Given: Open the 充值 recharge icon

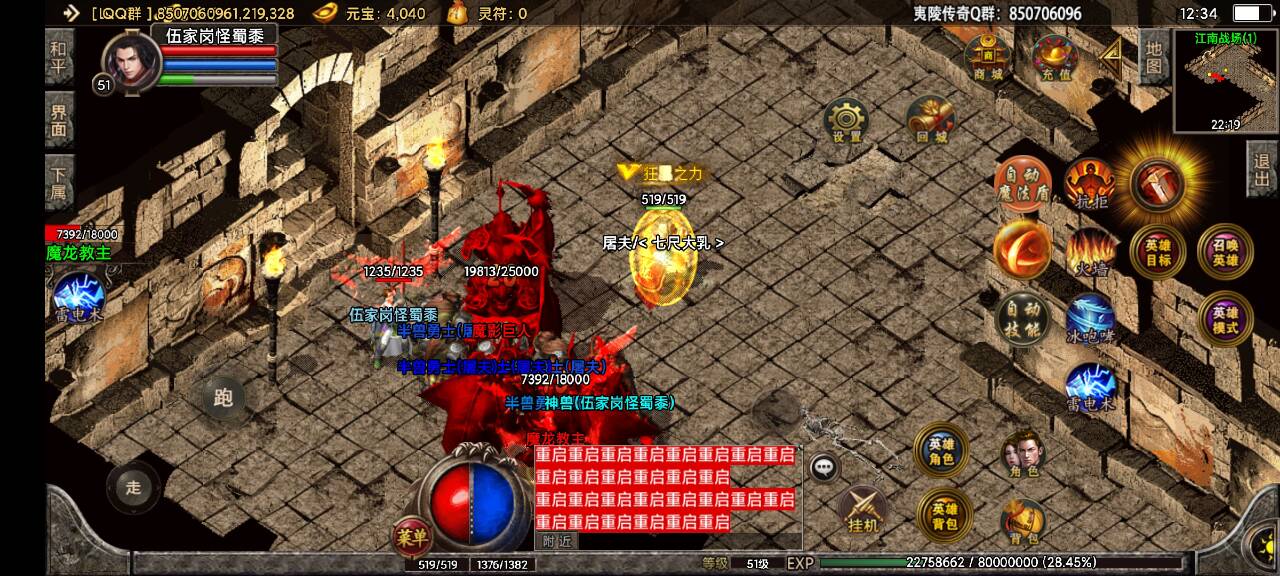Looking at the screenshot, I should pyautogui.click(x=1054, y=58).
